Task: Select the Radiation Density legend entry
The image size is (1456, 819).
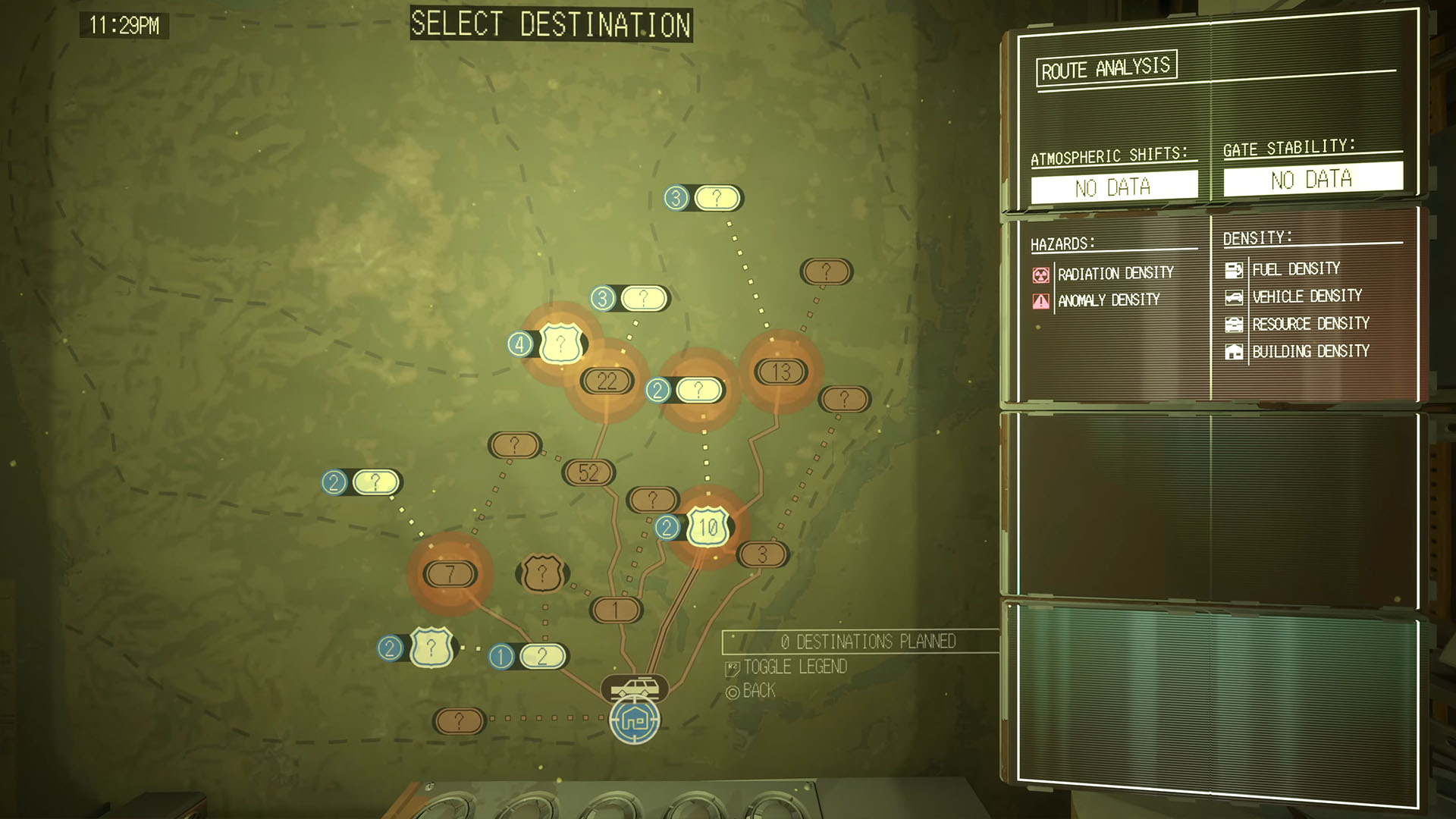Action: (1115, 274)
